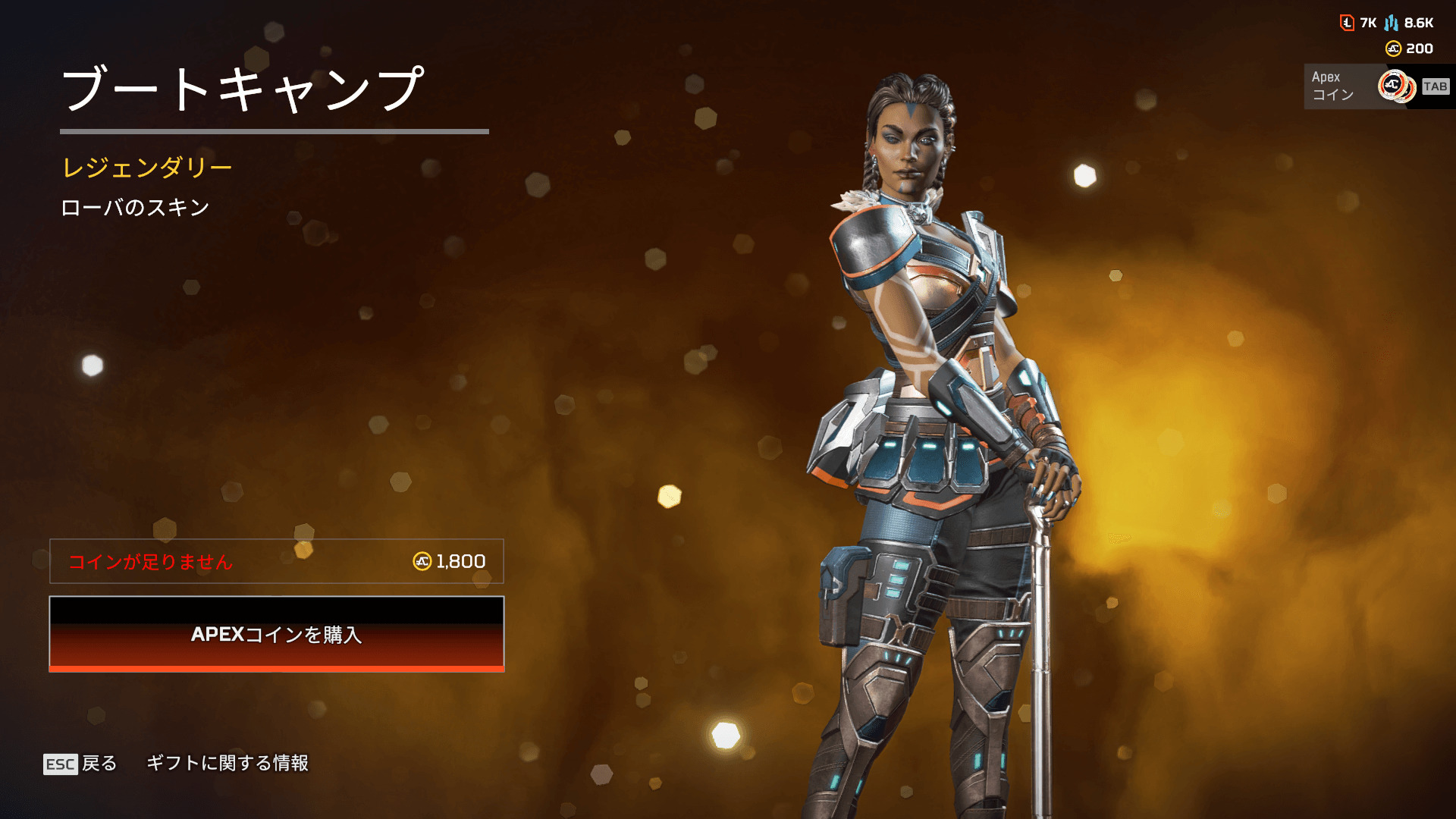Viewport: 1456px width, 819px height.
Task: Open ギフトに関する情報 gift info
Action: pyautogui.click(x=227, y=763)
